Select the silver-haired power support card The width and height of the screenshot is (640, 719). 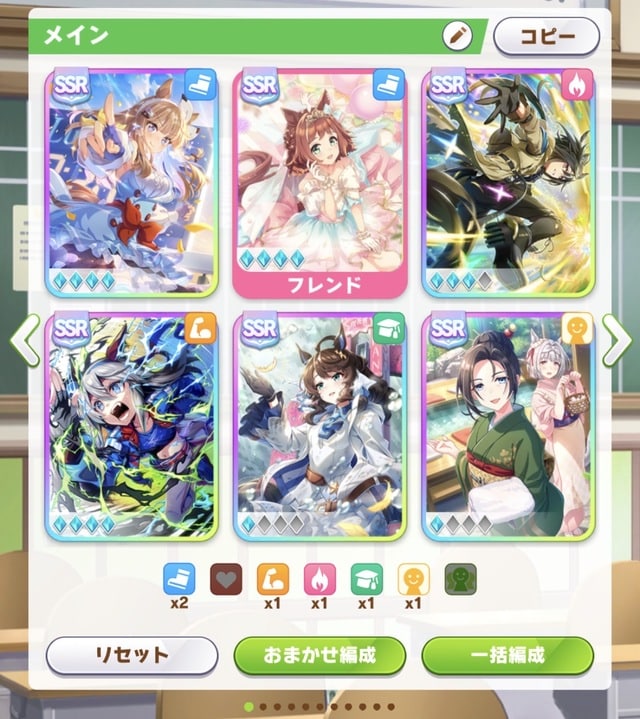131,427
